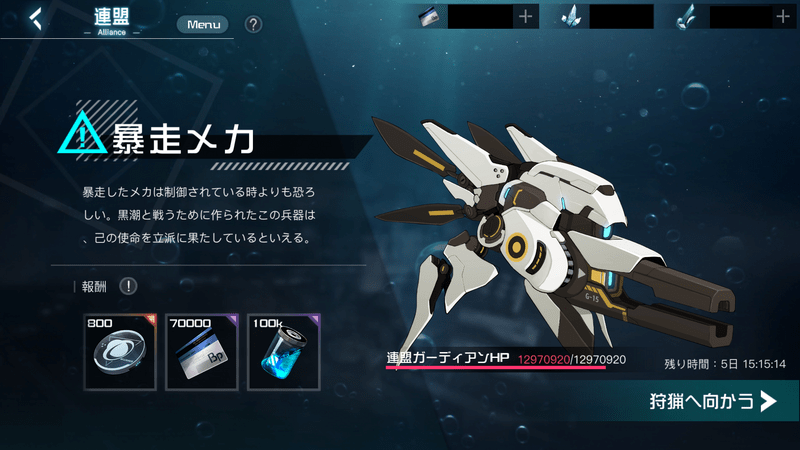The image size is (800, 450).
Task: Go back using the top-left arrow
Action: (36, 19)
